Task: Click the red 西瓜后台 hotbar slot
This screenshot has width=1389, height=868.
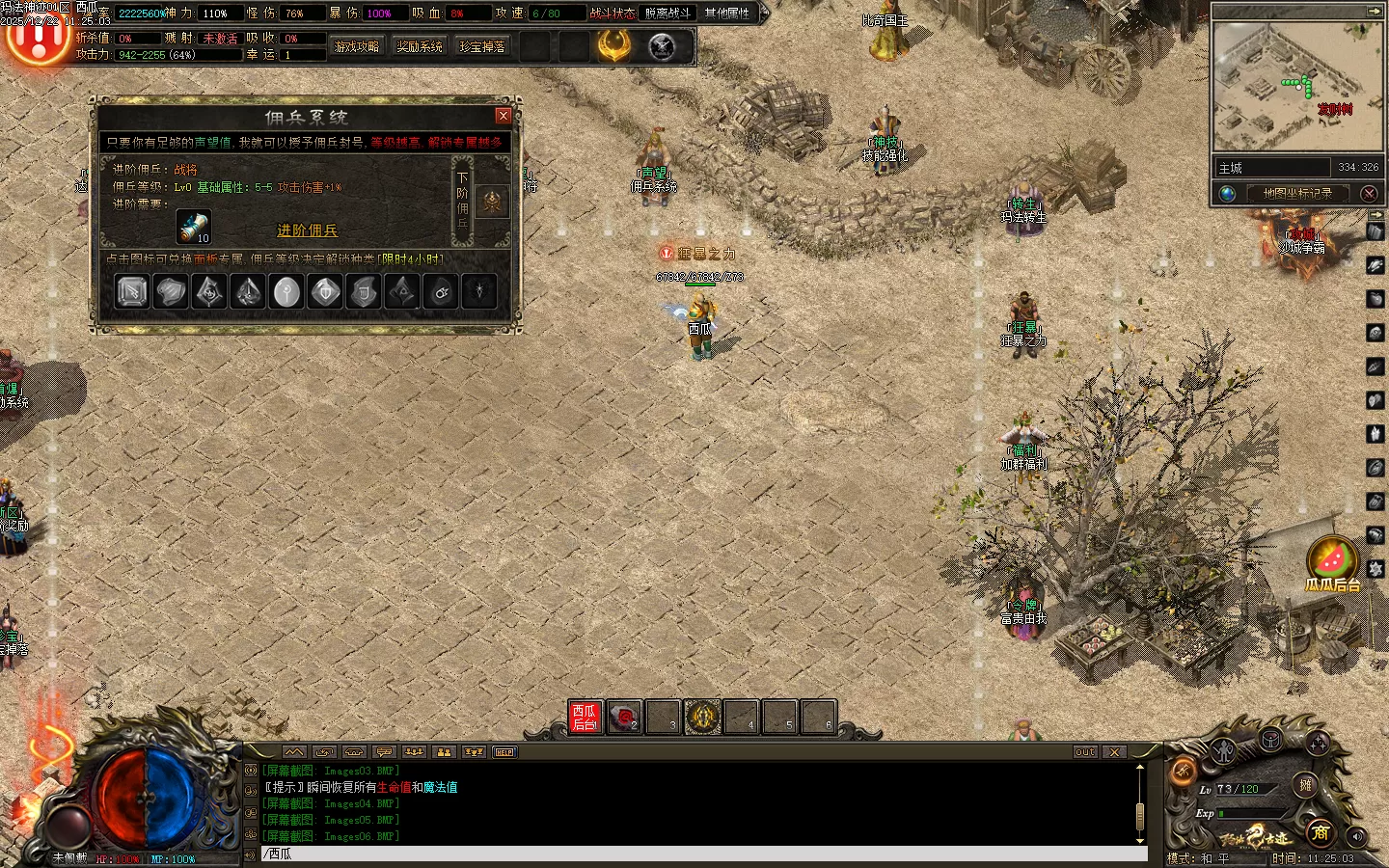Action: point(586,717)
